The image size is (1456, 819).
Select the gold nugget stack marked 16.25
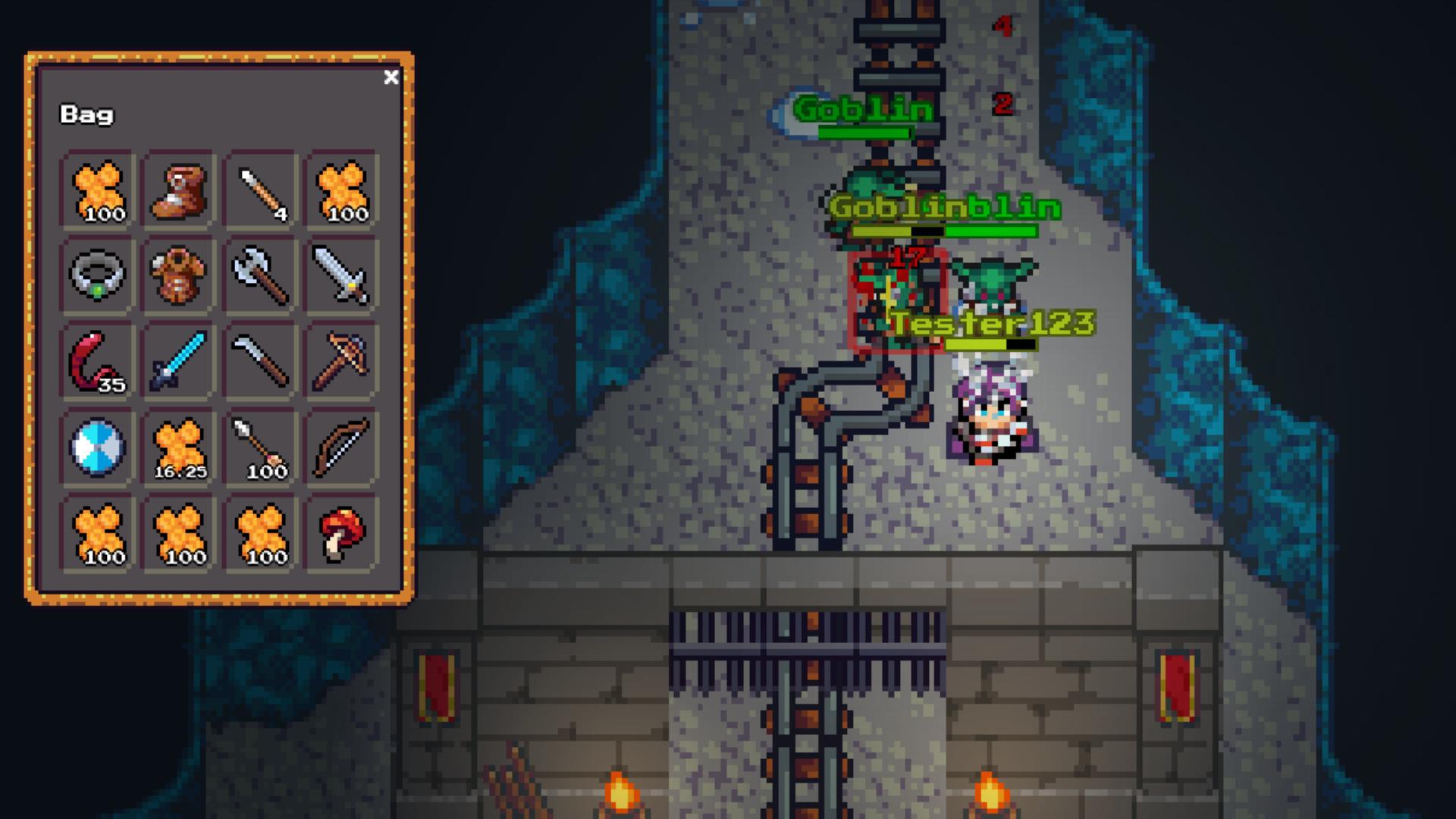point(179,447)
